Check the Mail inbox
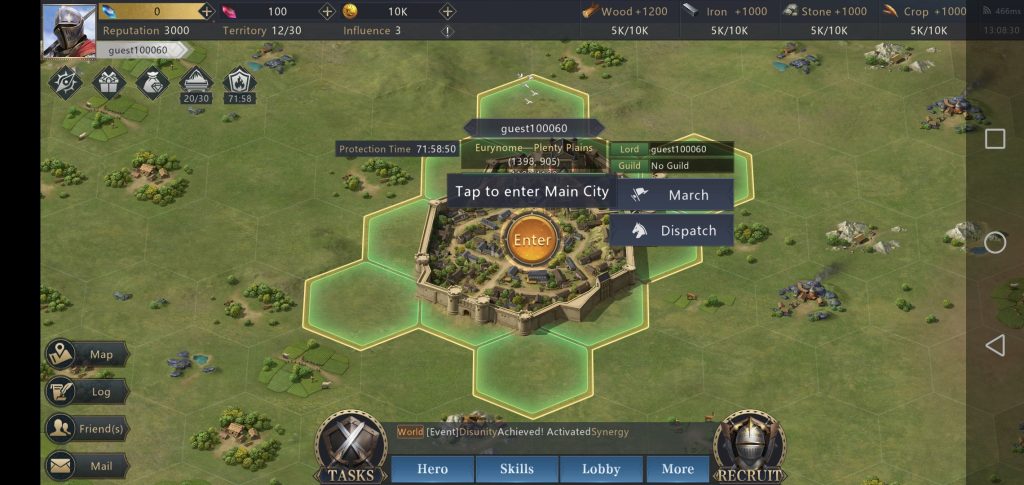This screenshot has width=1024, height=485. (x=87, y=466)
